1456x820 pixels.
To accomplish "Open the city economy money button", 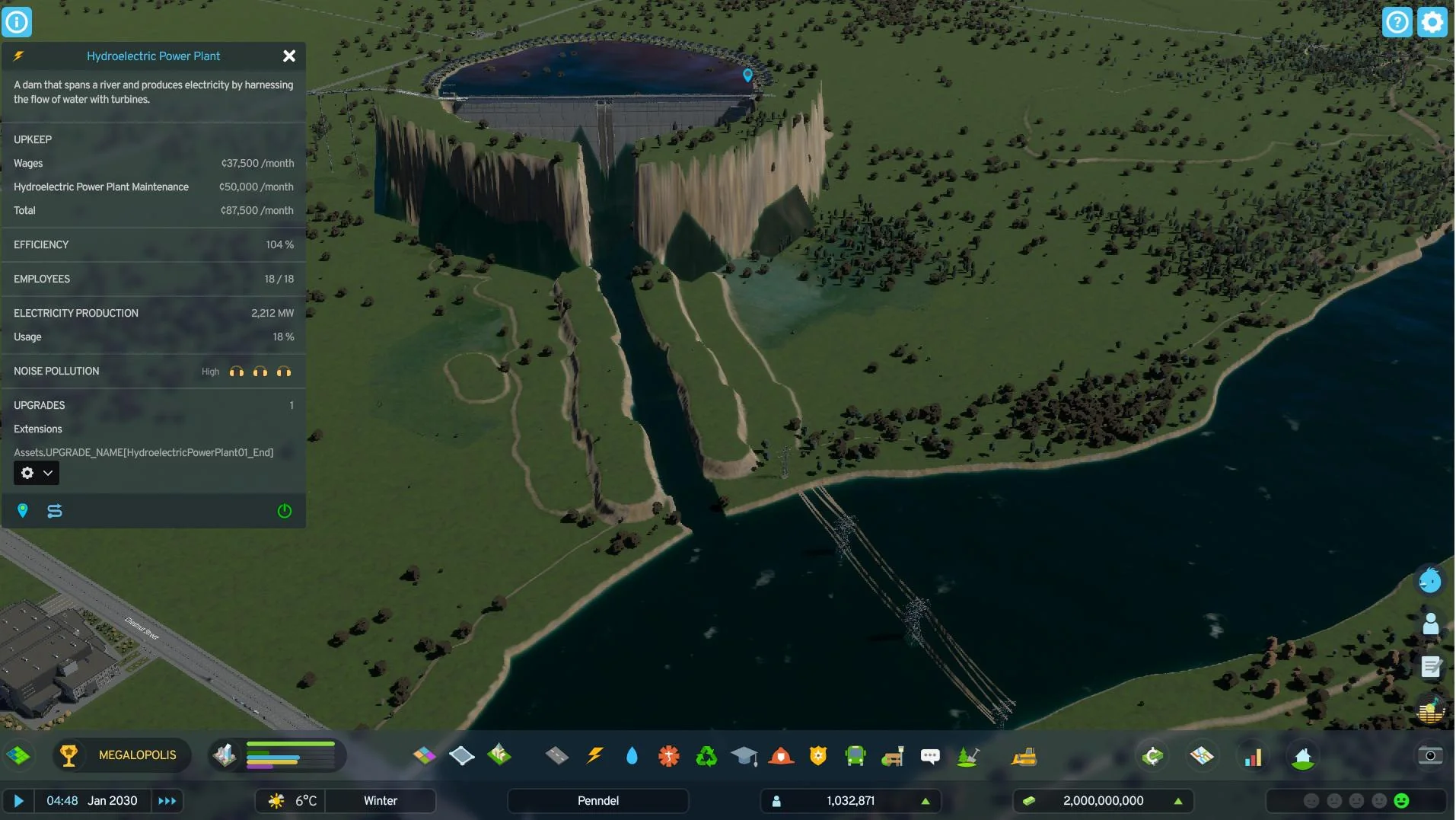I will coord(1103,801).
